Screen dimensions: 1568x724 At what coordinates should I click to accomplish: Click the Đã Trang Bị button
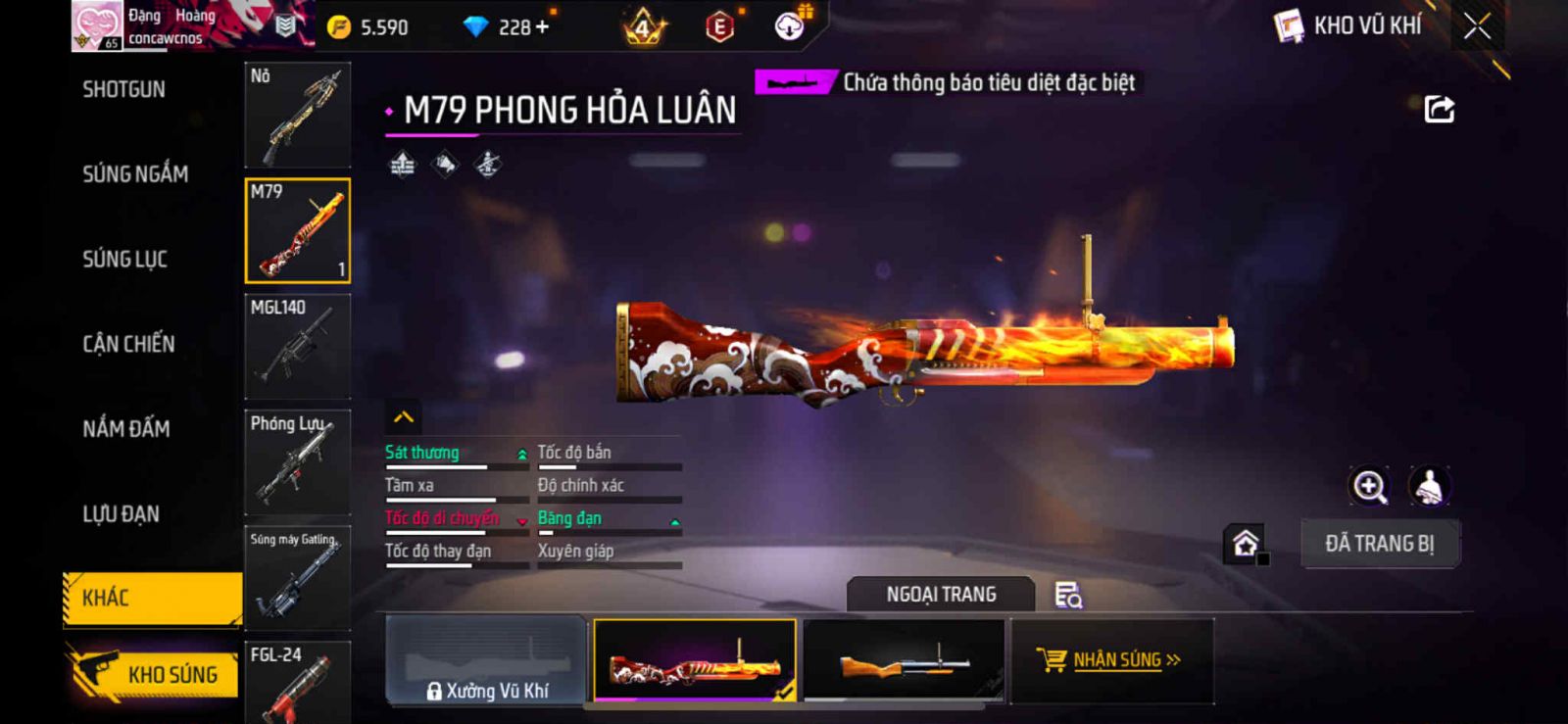(1379, 544)
